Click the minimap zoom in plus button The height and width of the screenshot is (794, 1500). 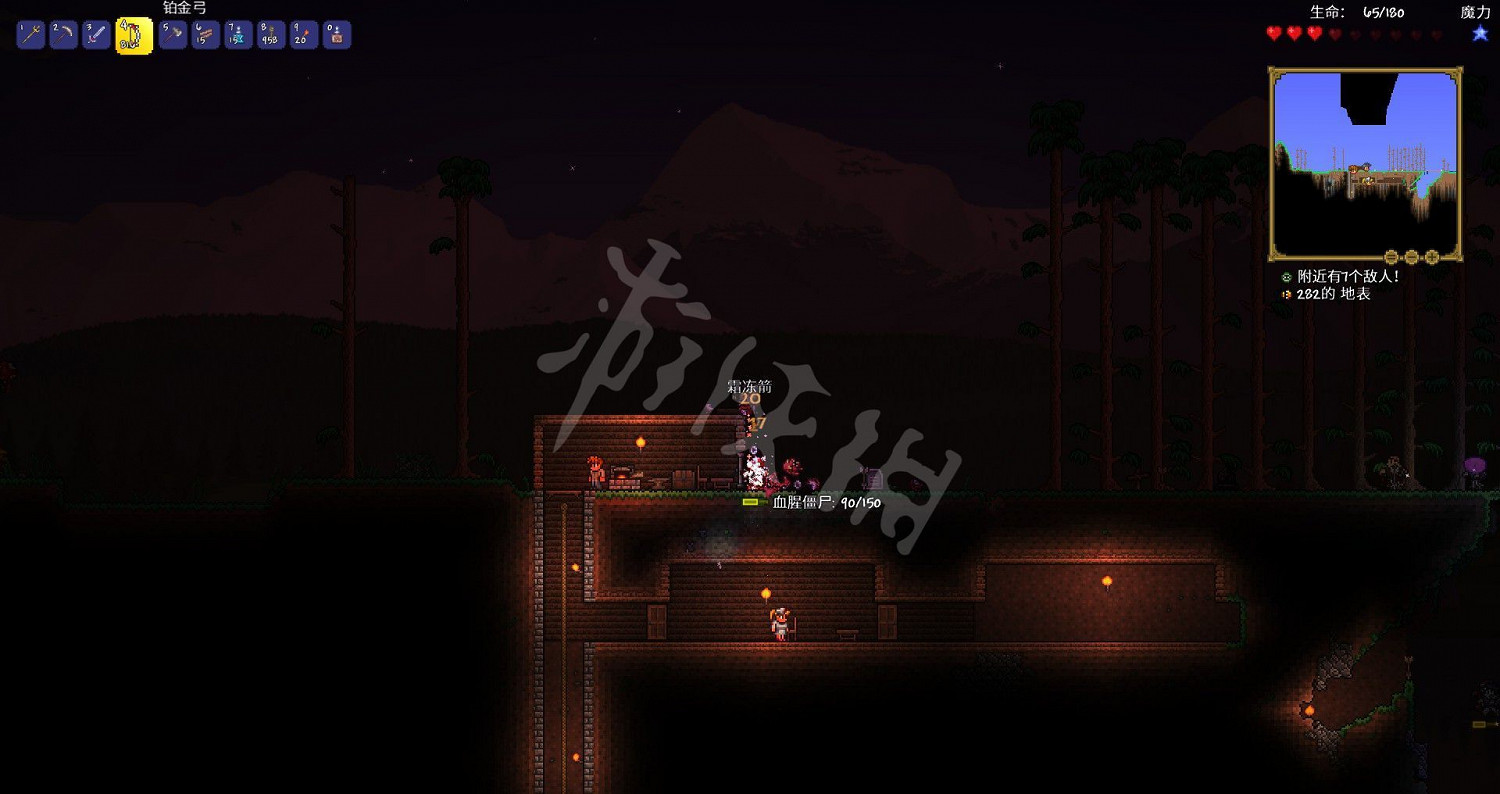pyautogui.click(x=1432, y=255)
